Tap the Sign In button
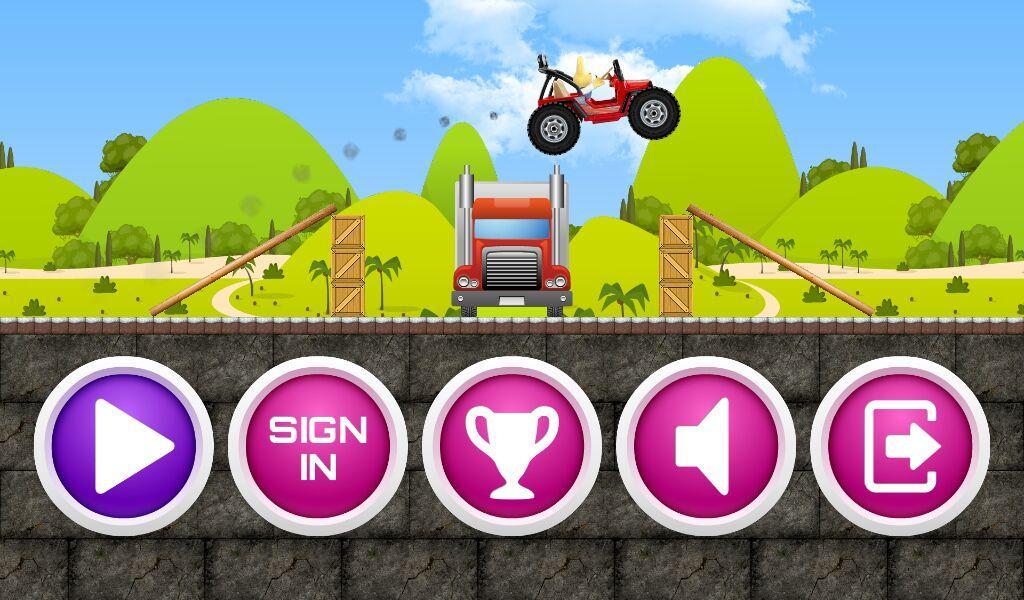 [x=318, y=446]
